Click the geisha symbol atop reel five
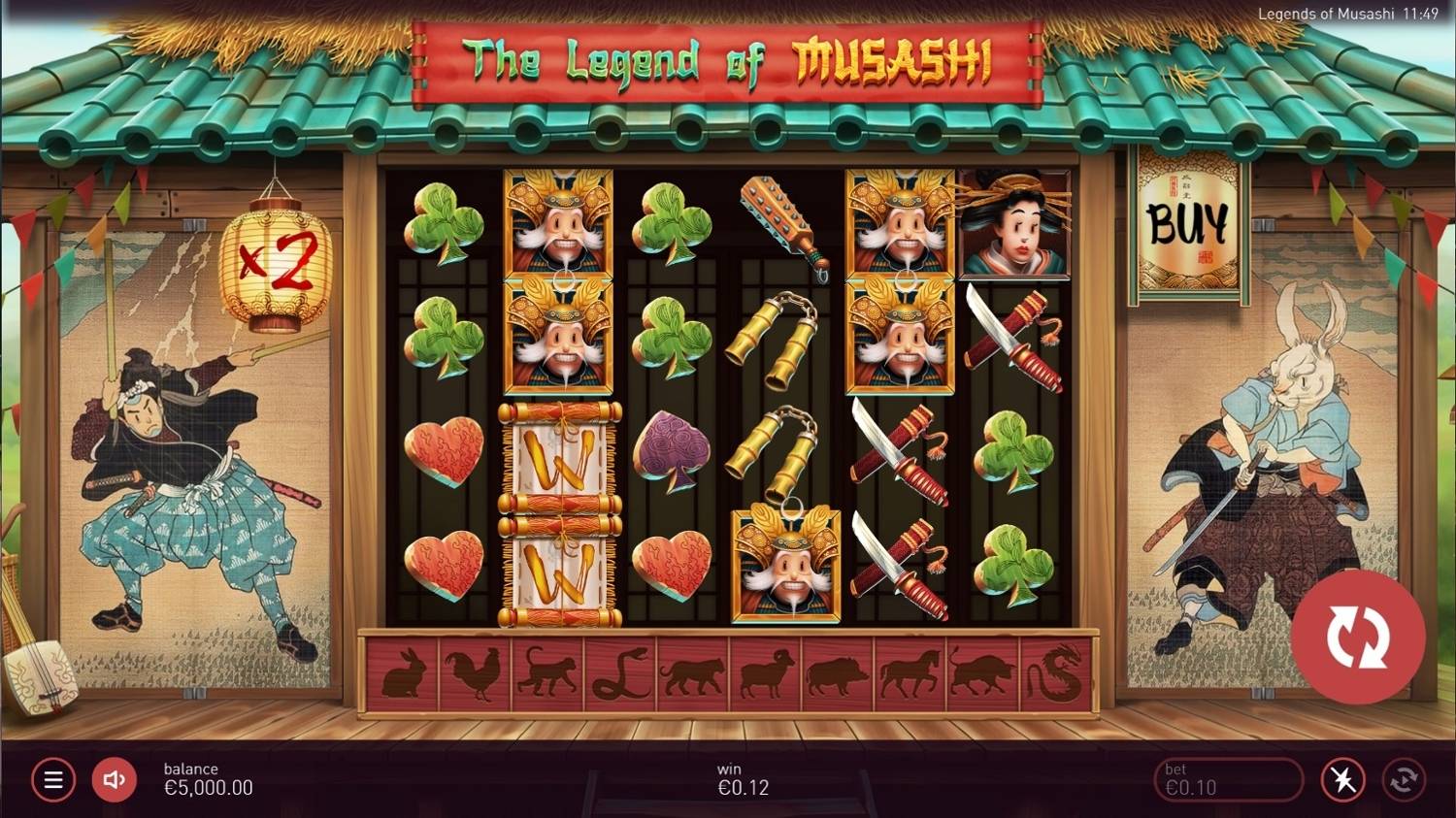Image resolution: width=1456 pixels, height=818 pixels. [x=1013, y=221]
